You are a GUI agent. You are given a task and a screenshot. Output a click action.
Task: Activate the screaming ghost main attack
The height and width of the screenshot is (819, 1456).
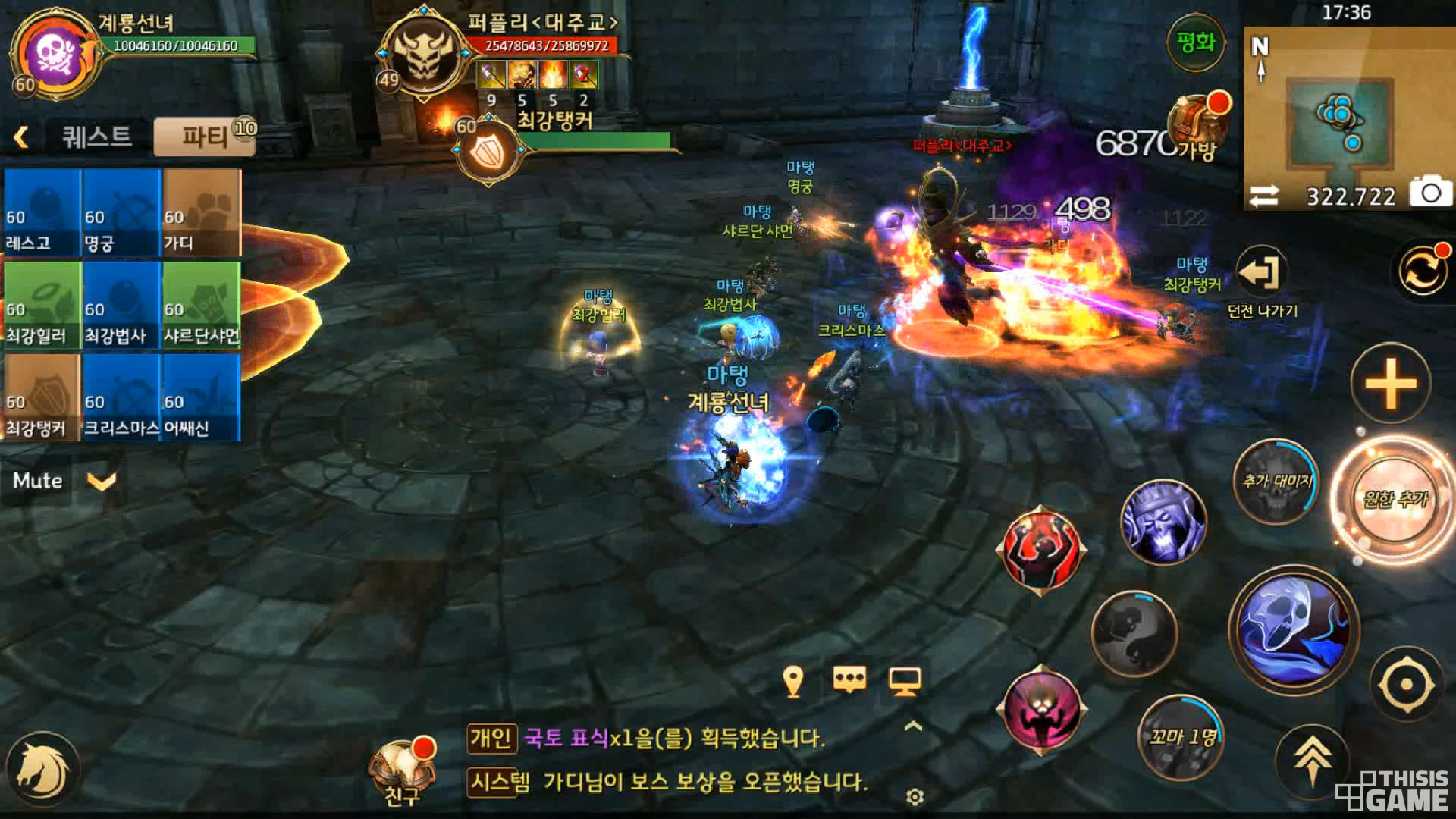point(1294,629)
